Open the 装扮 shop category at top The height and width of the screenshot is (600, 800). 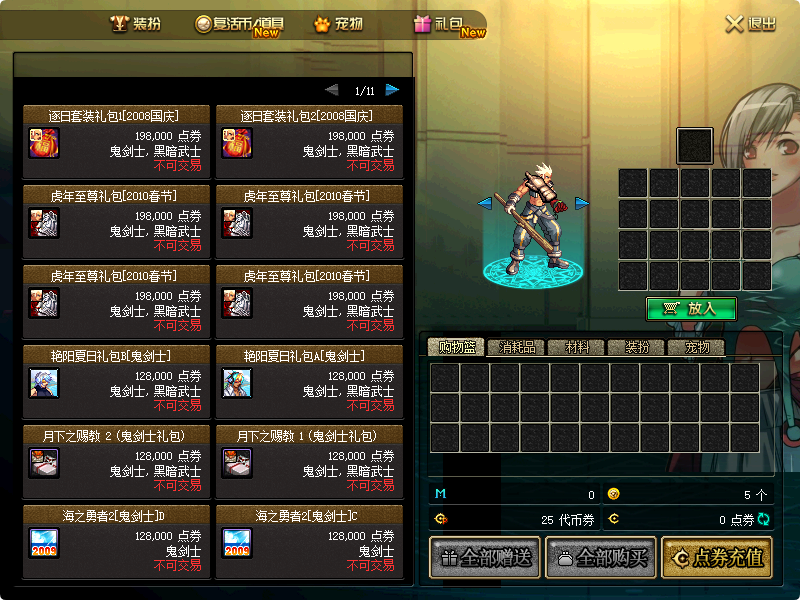point(135,24)
